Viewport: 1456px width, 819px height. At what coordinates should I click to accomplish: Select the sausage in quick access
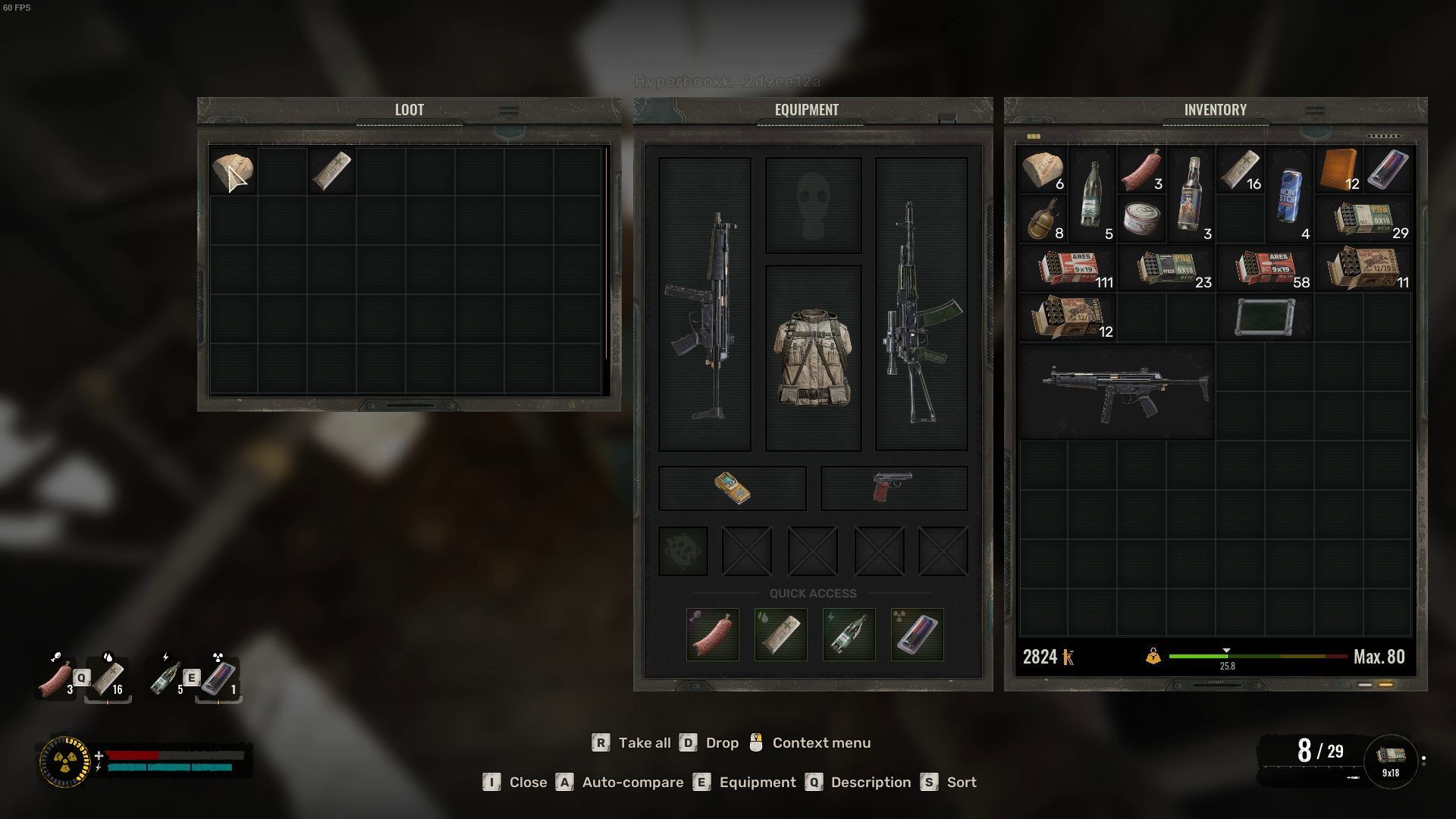click(x=712, y=634)
